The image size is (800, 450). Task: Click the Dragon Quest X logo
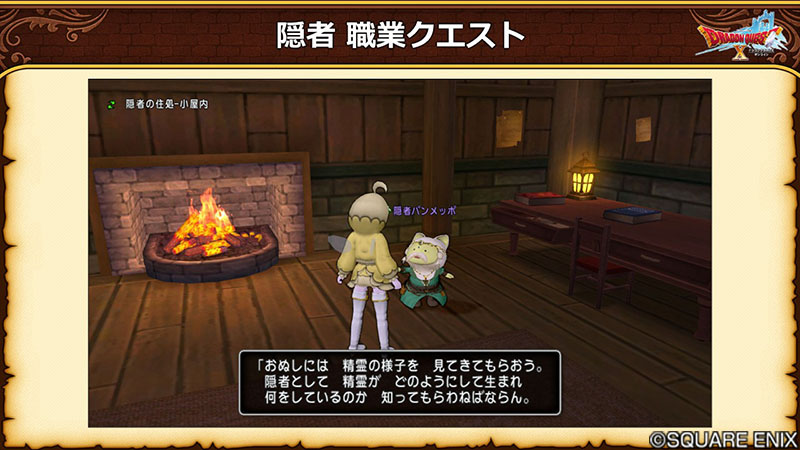[742, 39]
